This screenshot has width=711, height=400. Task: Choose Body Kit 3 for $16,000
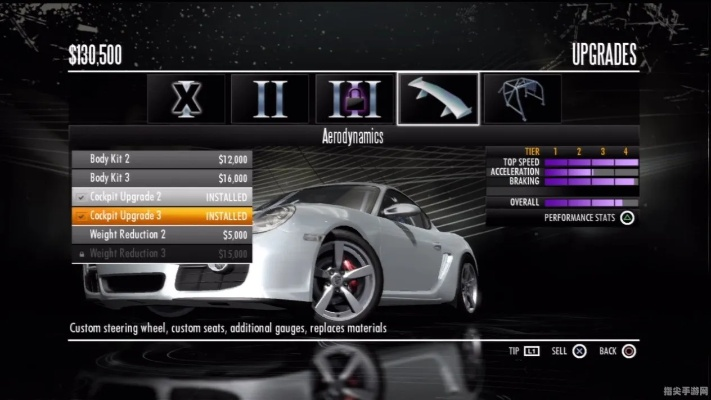coord(161,177)
